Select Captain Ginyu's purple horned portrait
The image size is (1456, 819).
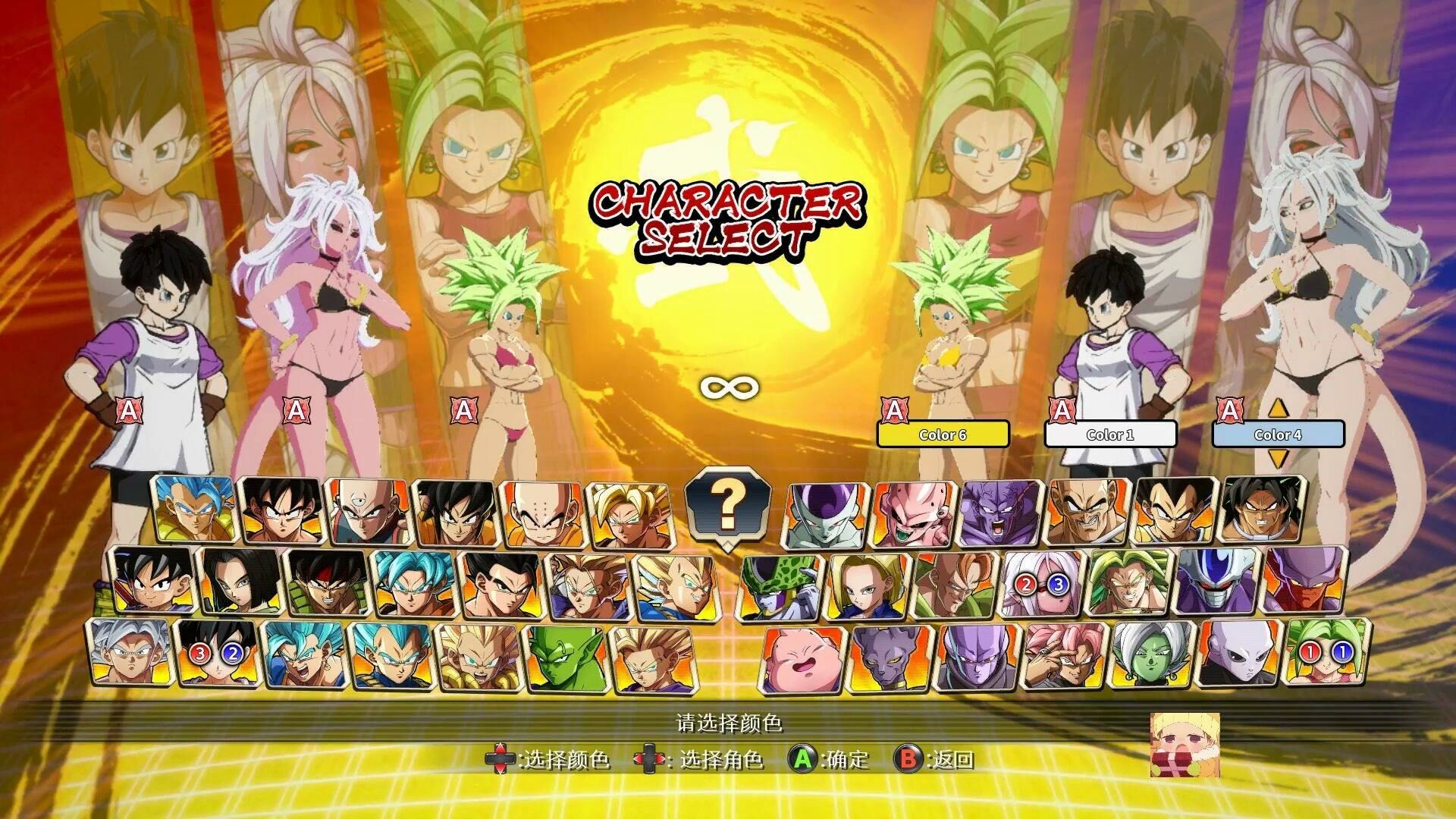tap(999, 513)
